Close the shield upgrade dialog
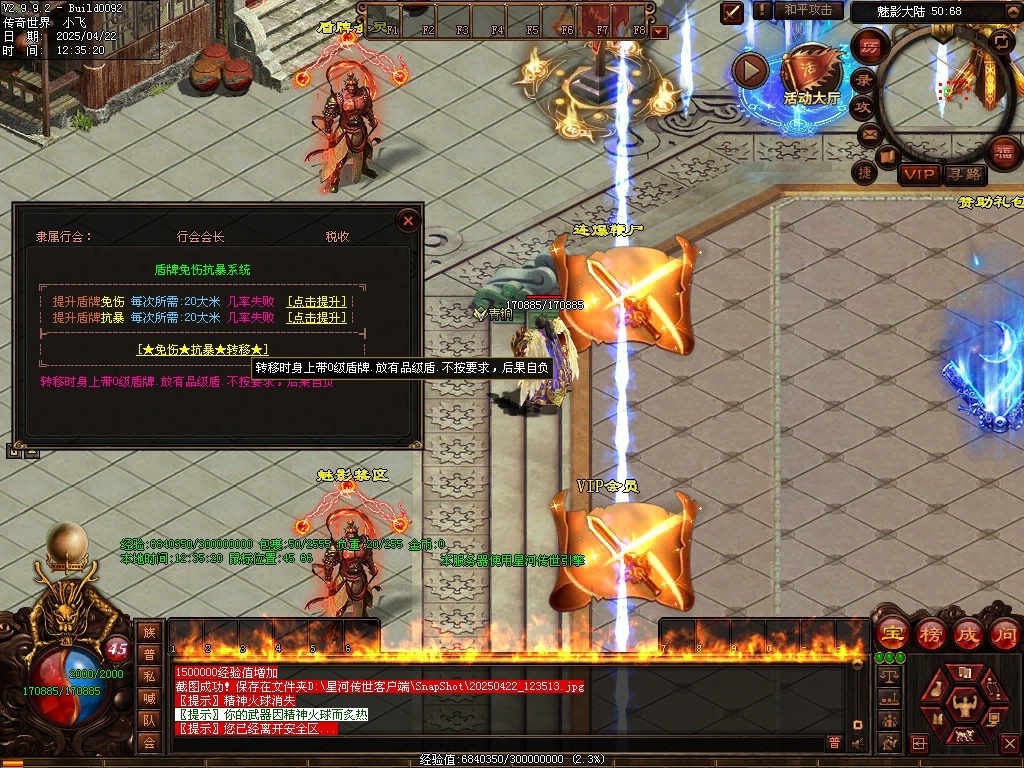This screenshot has width=1024, height=768. [x=408, y=220]
